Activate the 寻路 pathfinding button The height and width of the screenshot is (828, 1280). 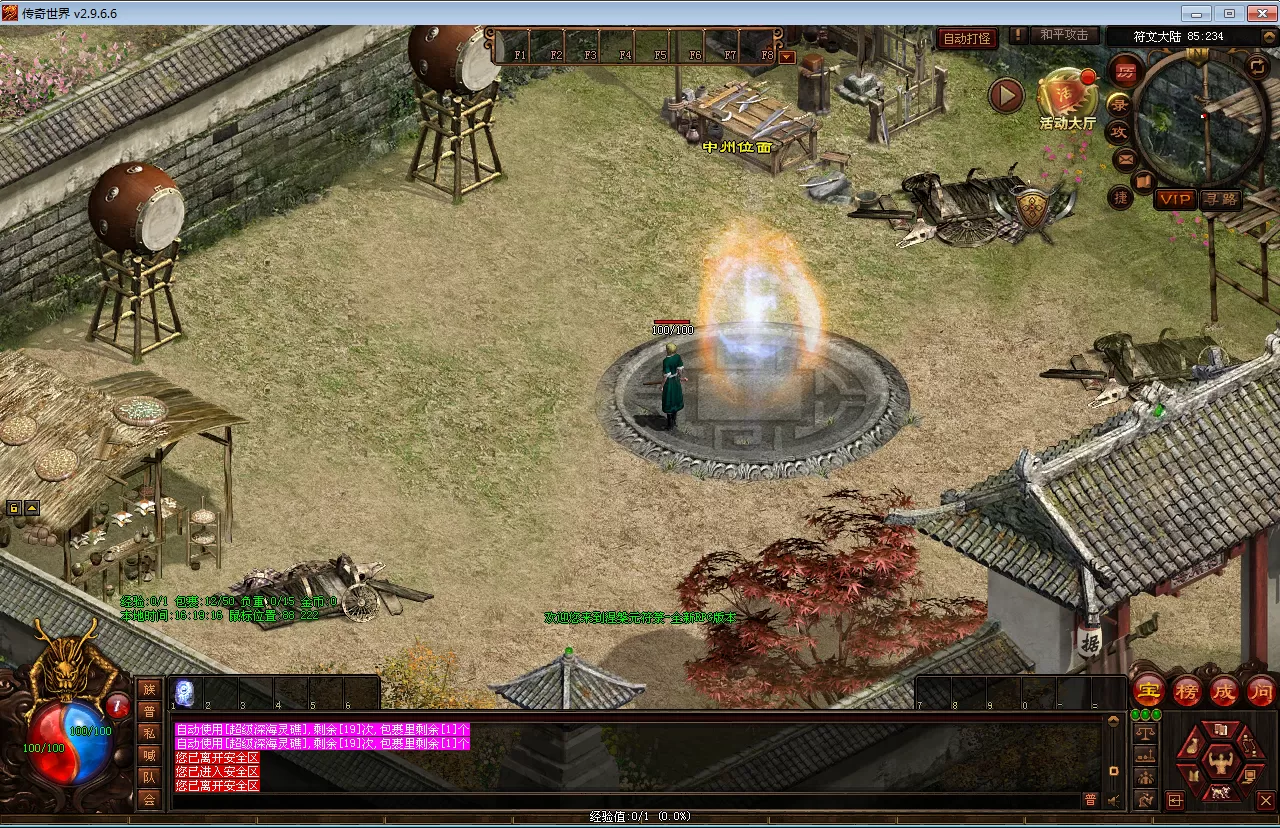(1220, 199)
